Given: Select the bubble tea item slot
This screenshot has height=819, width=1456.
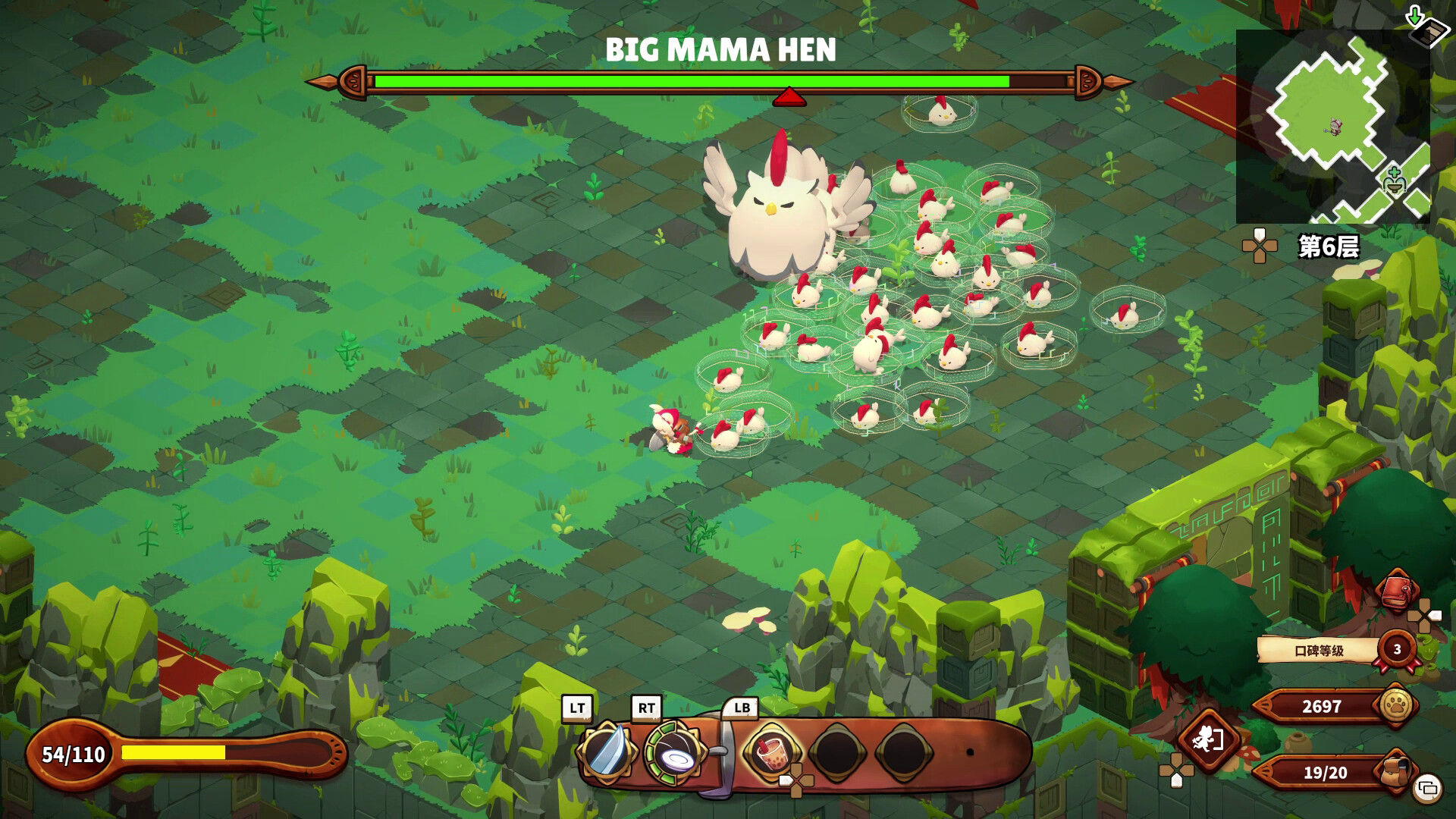Looking at the screenshot, I should point(770,752).
